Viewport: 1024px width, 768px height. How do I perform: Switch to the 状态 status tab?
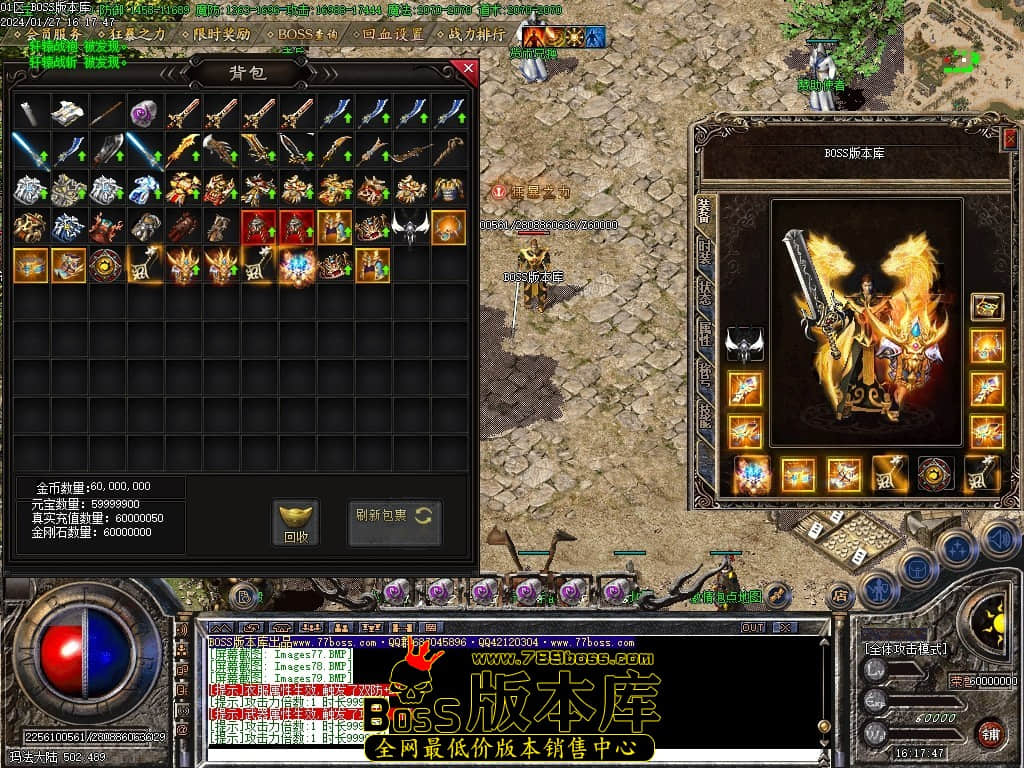[x=705, y=292]
